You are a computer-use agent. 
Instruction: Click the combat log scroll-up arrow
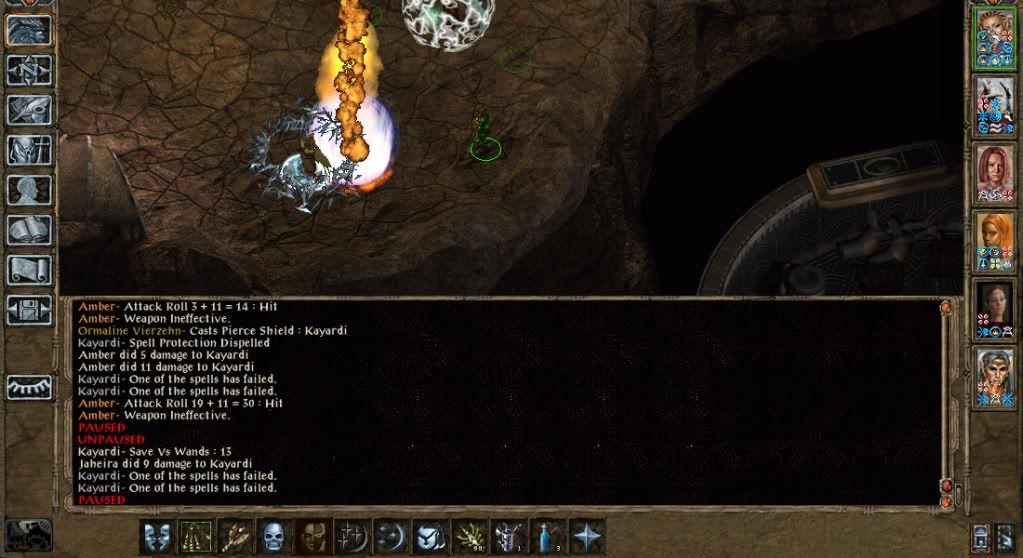pos(946,308)
